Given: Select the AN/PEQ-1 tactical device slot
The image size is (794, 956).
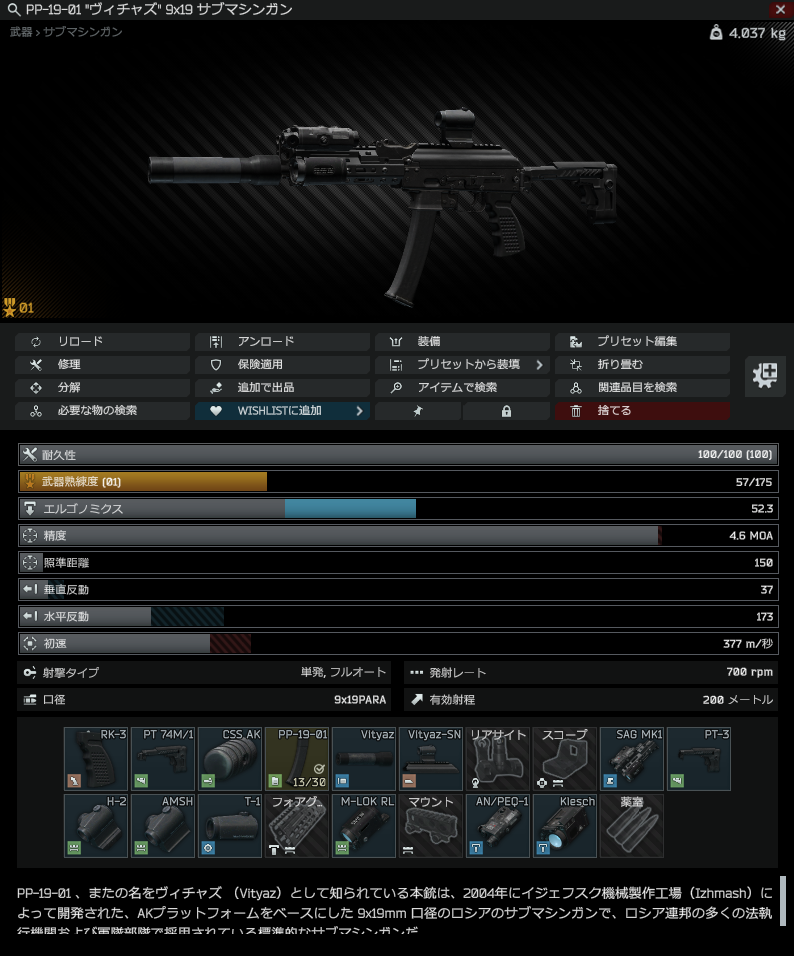Looking at the screenshot, I should pos(498,826).
